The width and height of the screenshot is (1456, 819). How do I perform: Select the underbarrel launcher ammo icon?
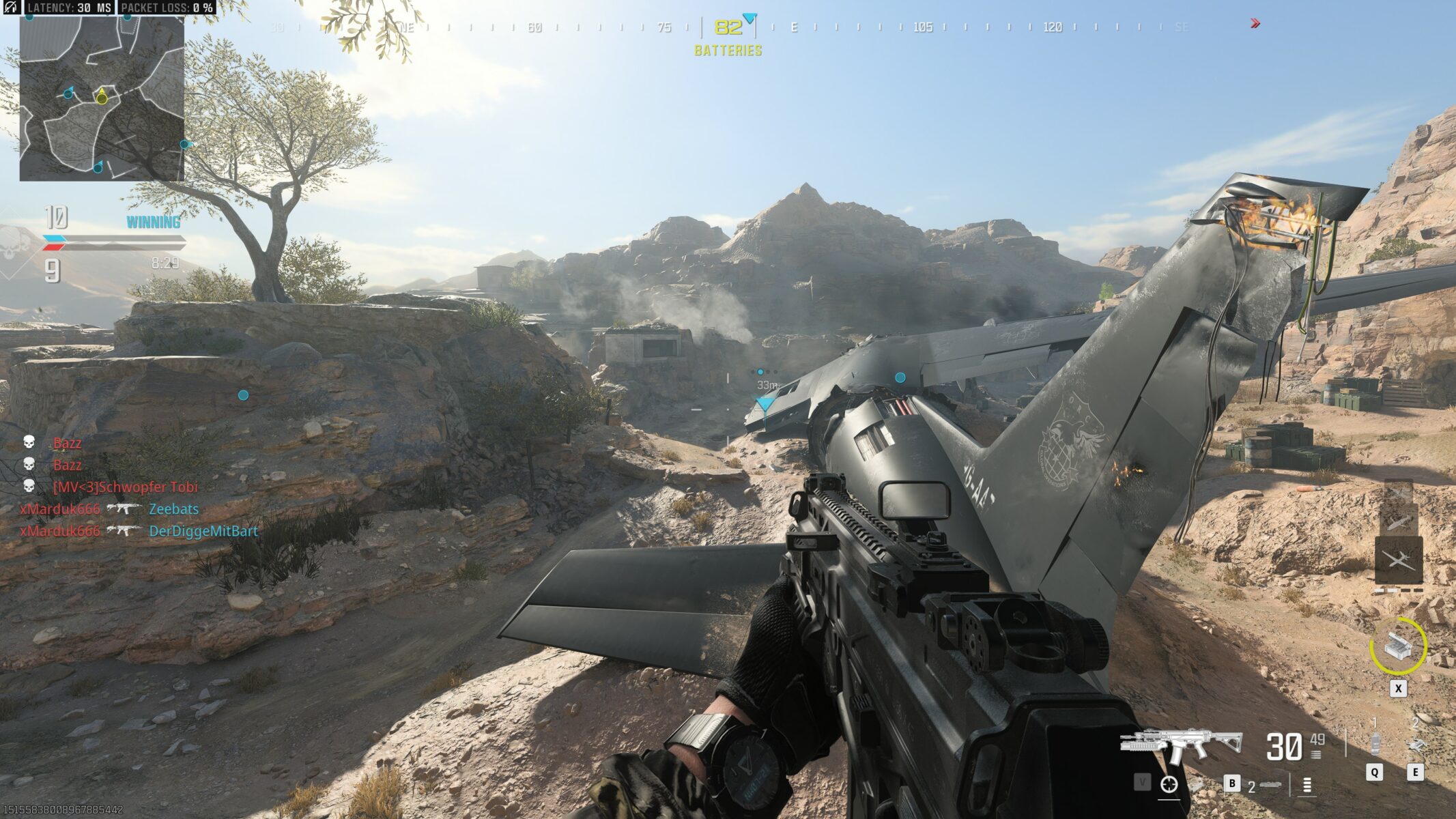tap(1269, 786)
